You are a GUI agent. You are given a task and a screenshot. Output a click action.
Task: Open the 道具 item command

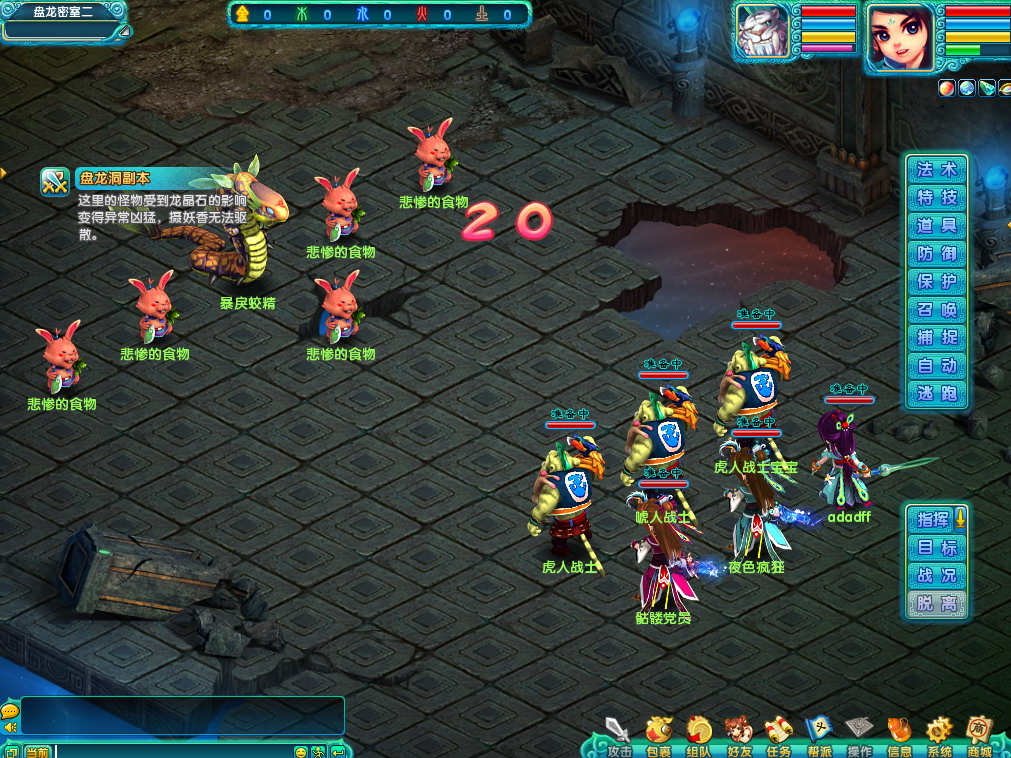point(937,226)
